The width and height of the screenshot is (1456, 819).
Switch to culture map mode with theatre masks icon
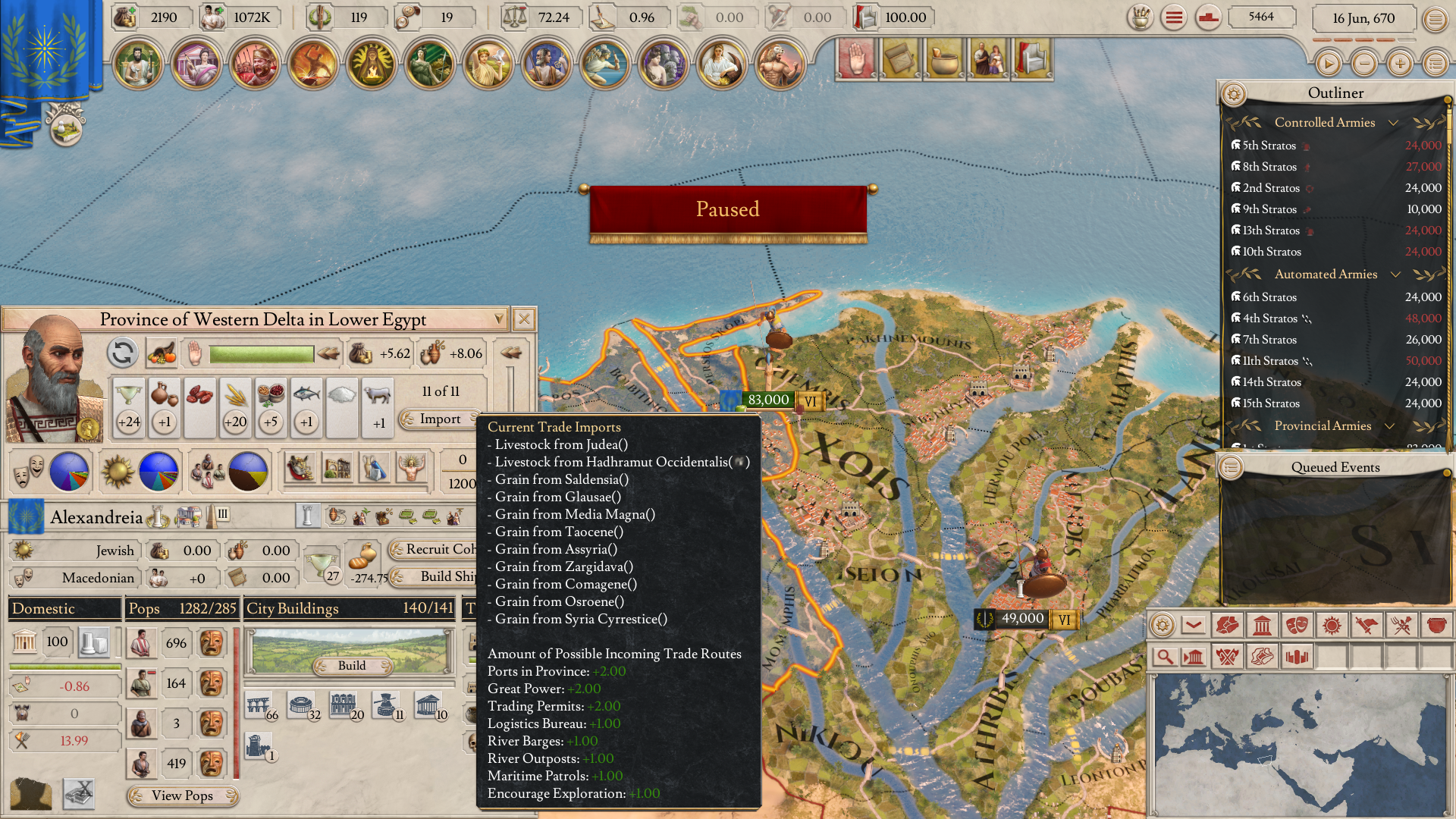pyautogui.click(x=1296, y=626)
